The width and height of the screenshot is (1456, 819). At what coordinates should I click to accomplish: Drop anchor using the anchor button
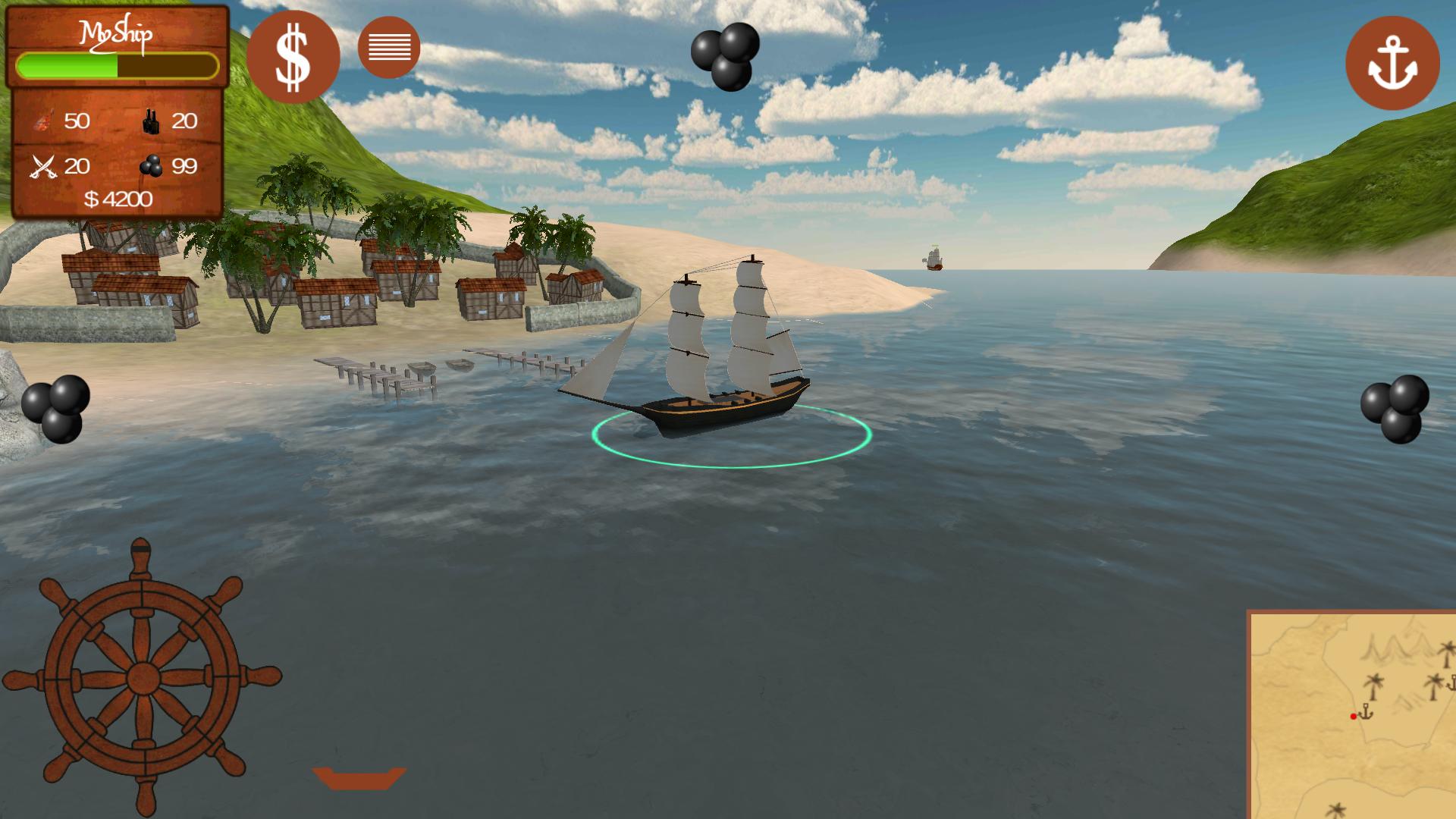[1392, 64]
